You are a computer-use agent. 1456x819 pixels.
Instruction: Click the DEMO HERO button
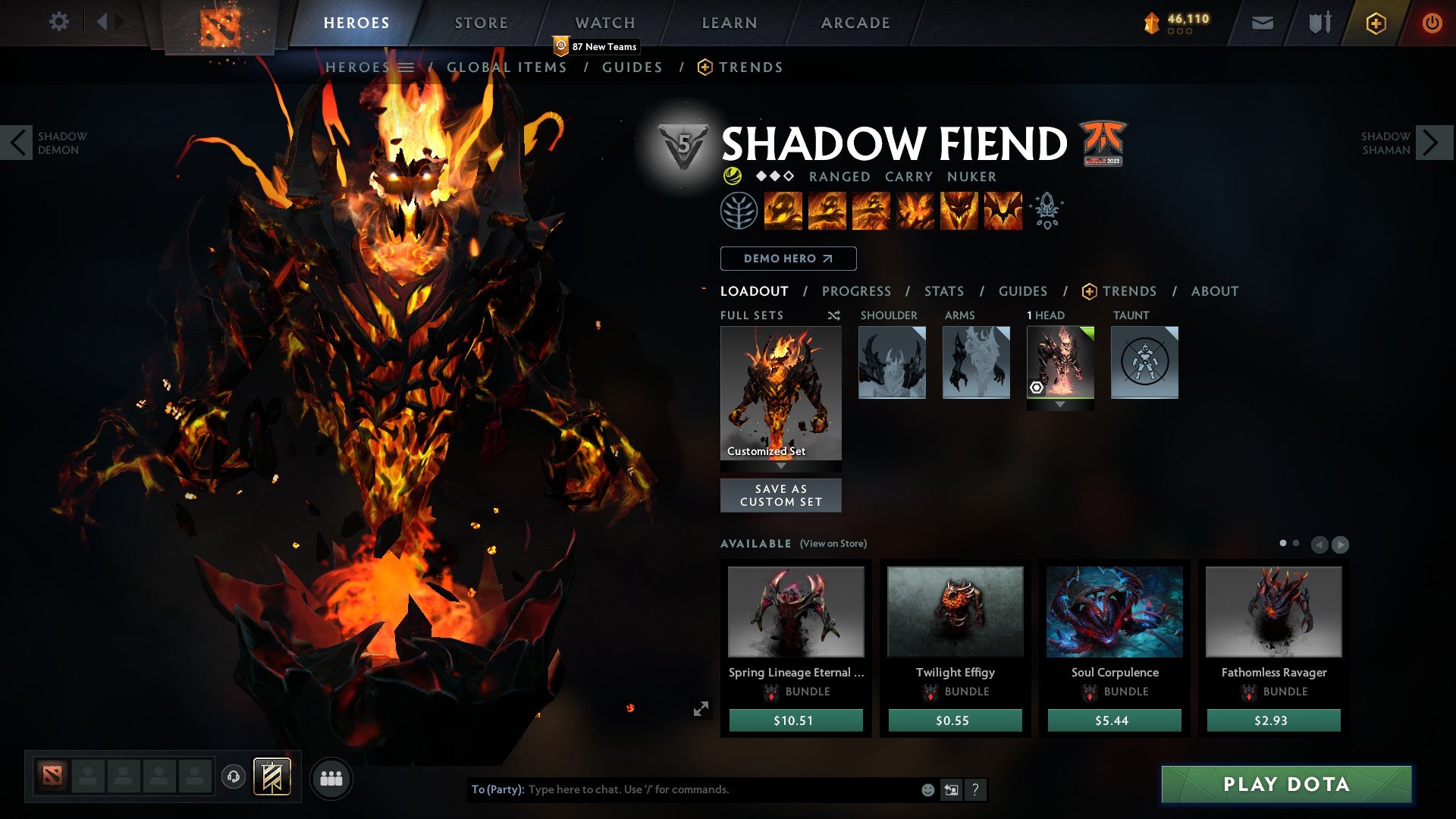point(787,259)
